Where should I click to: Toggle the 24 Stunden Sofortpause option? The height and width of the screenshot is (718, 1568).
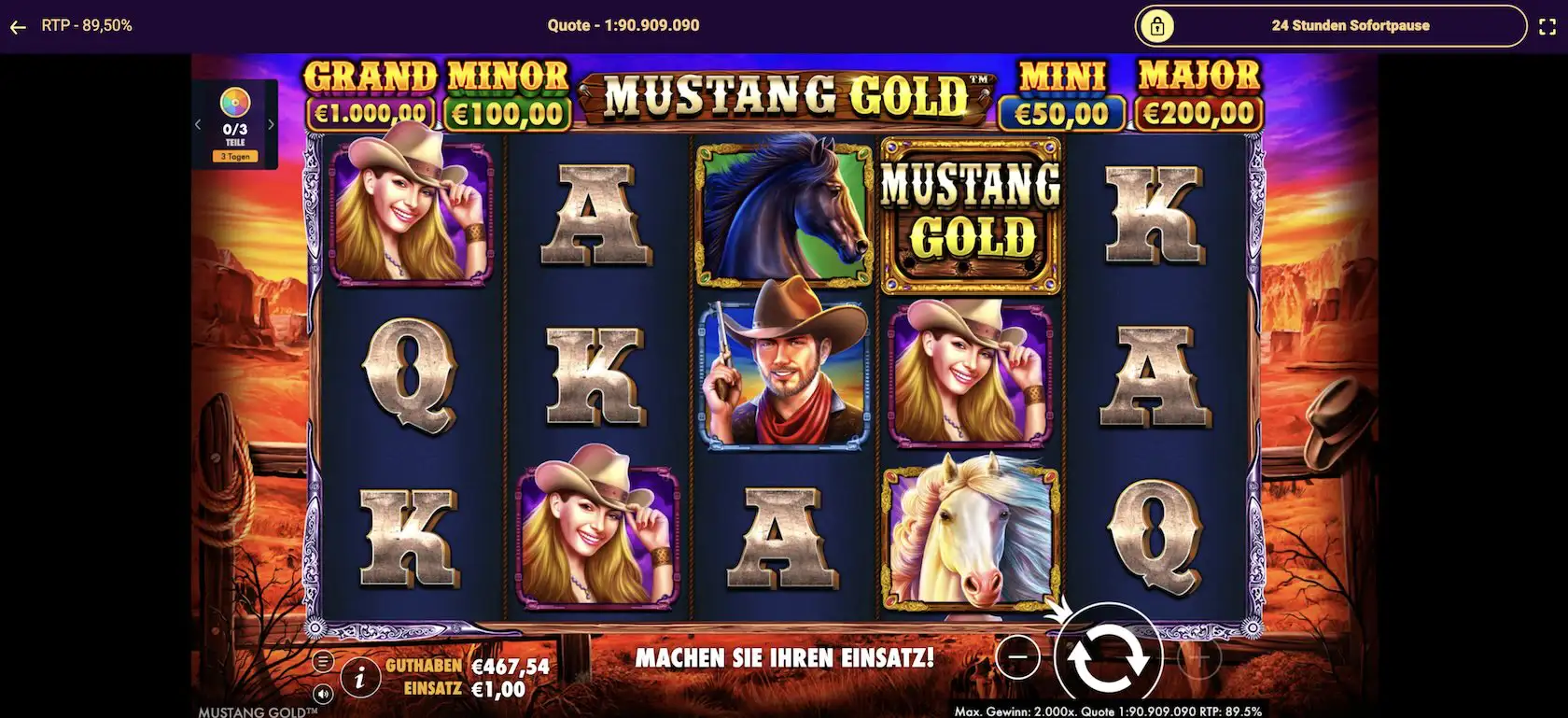coord(1349,25)
